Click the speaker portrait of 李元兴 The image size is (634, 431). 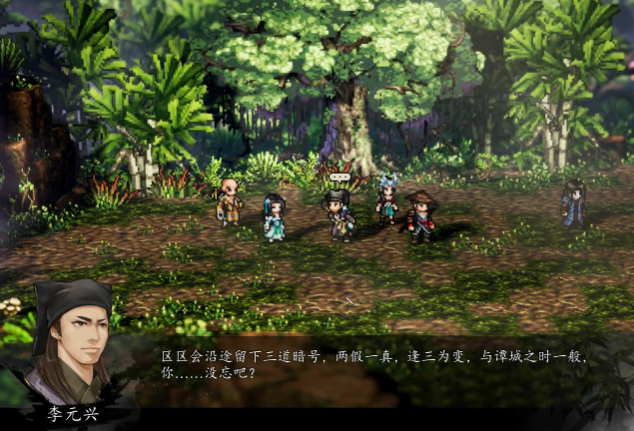click(69, 343)
